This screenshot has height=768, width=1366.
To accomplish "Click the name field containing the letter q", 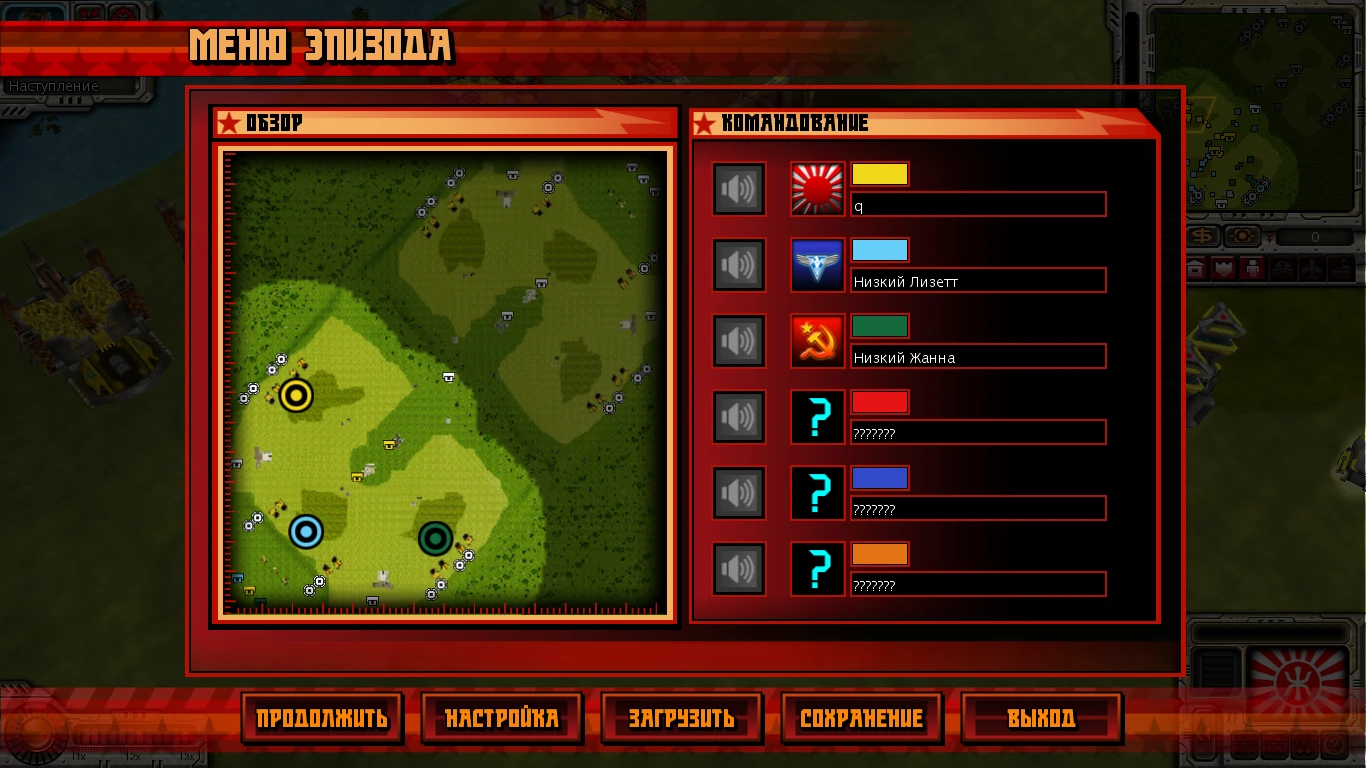I will click(978, 204).
